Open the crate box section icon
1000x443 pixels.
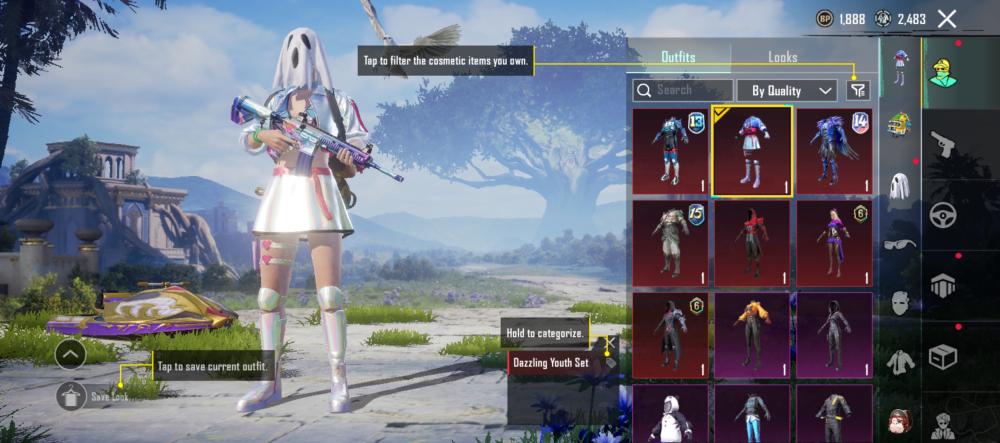pyautogui.click(x=942, y=356)
